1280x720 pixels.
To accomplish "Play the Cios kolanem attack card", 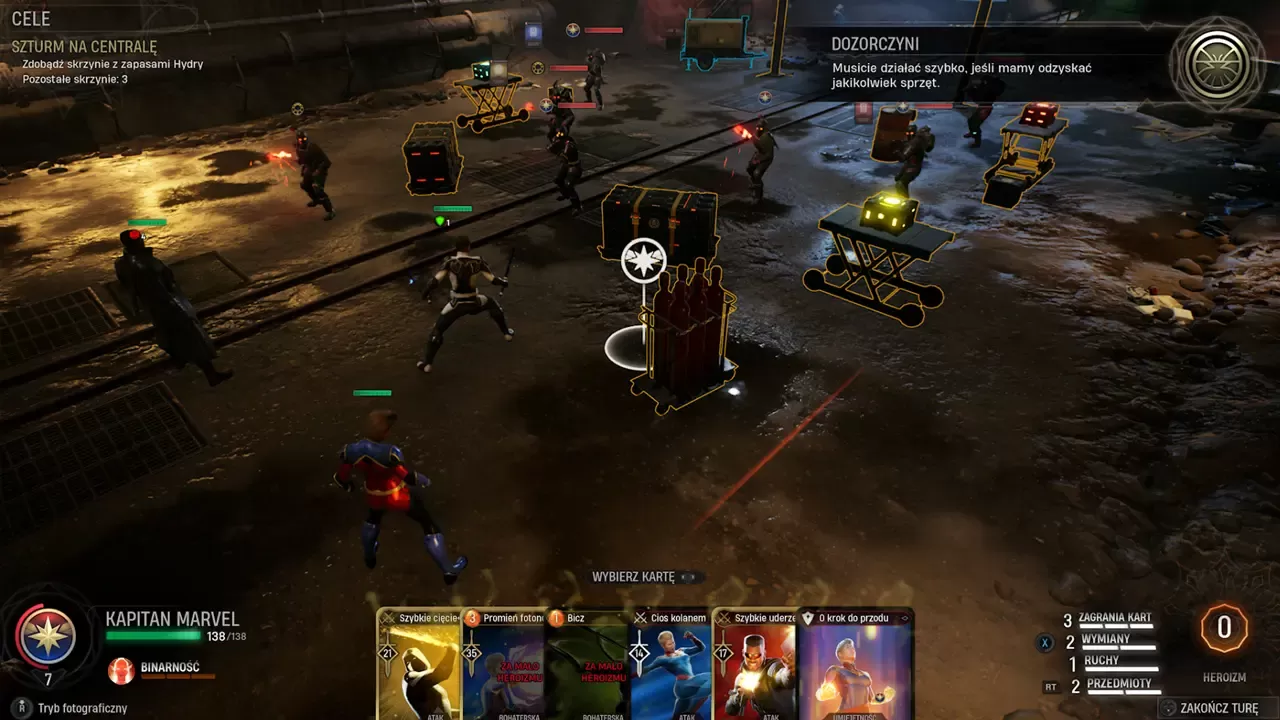I will coord(671,665).
